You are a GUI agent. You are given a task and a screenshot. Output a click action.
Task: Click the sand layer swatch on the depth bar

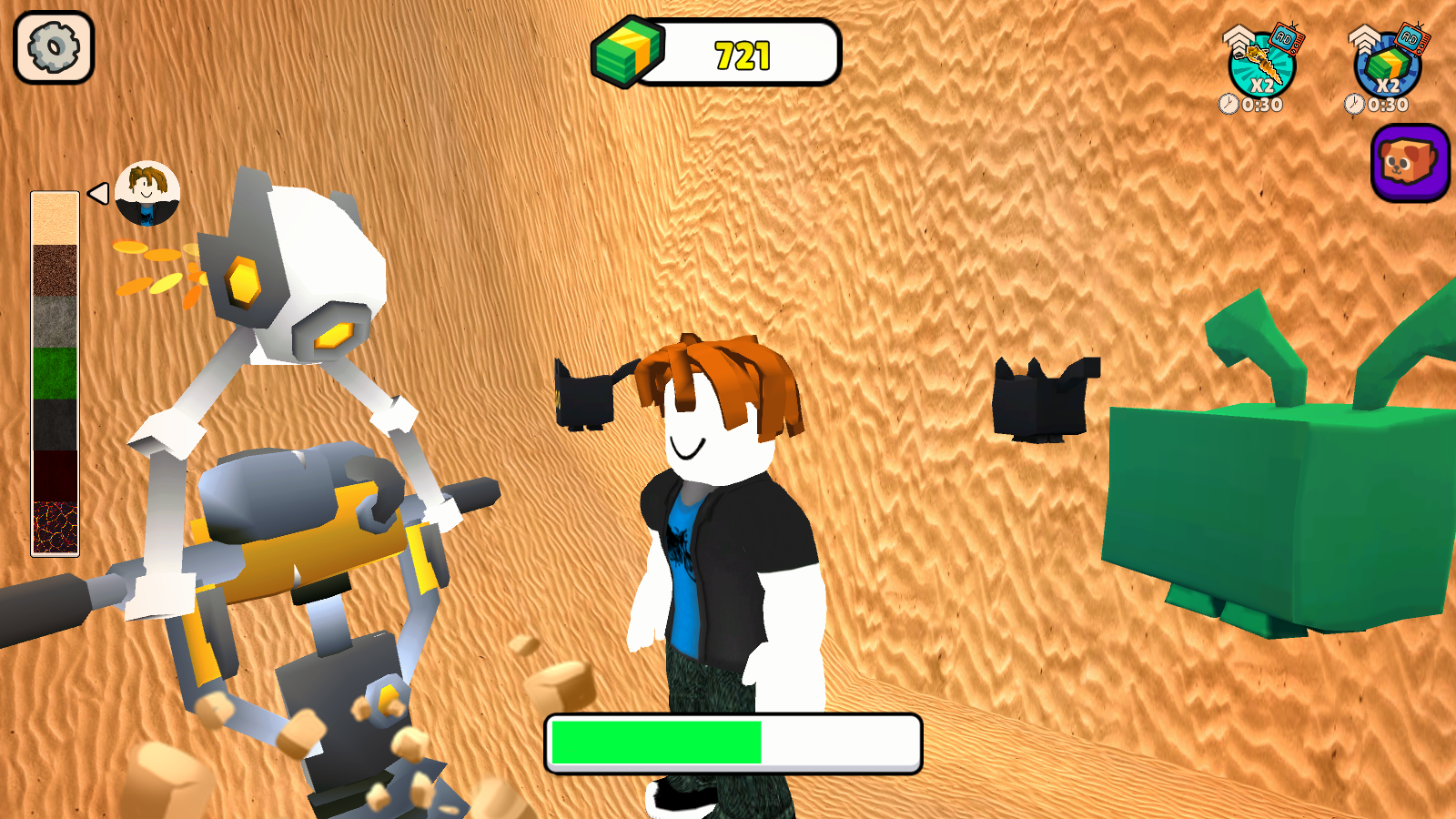tap(55, 218)
